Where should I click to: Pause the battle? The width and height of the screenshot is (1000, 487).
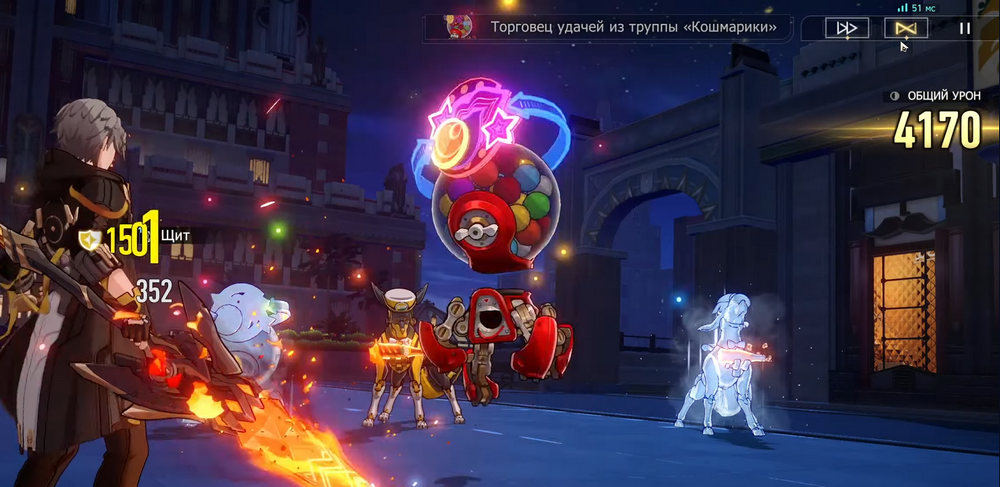point(964,28)
